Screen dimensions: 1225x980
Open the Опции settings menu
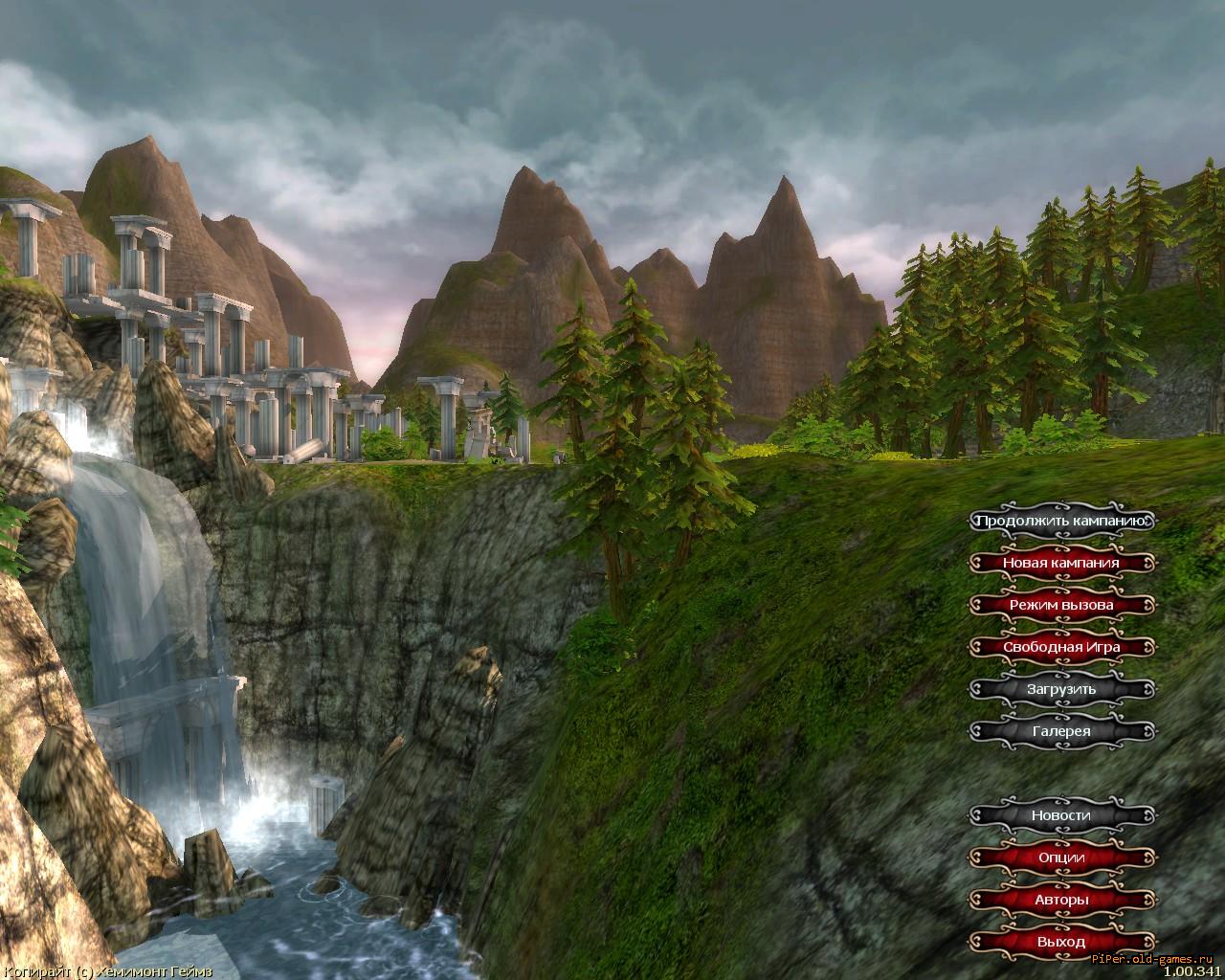pyautogui.click(x=1060, y=857)
